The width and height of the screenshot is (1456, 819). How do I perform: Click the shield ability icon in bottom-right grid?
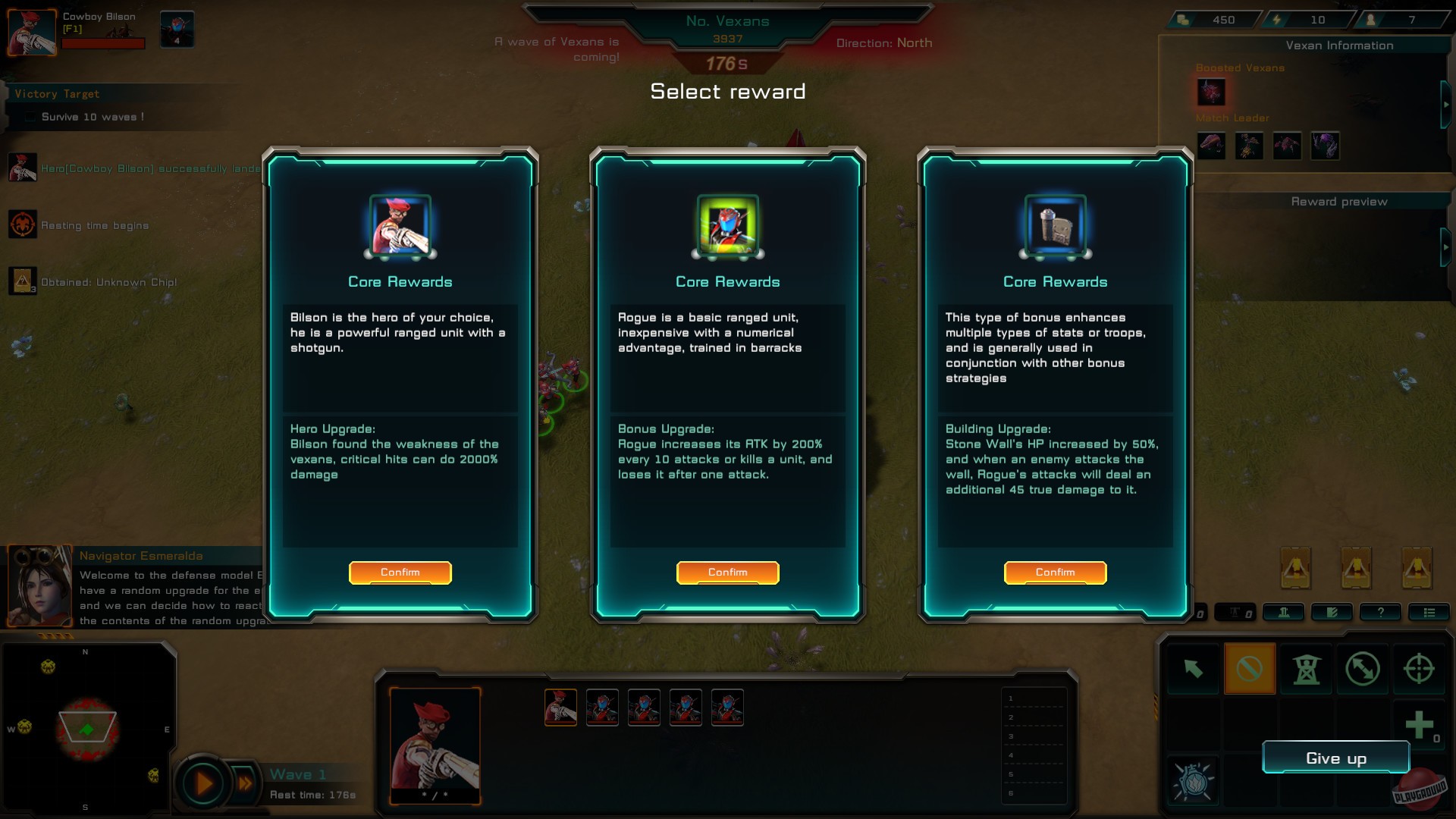[1193, 781]
